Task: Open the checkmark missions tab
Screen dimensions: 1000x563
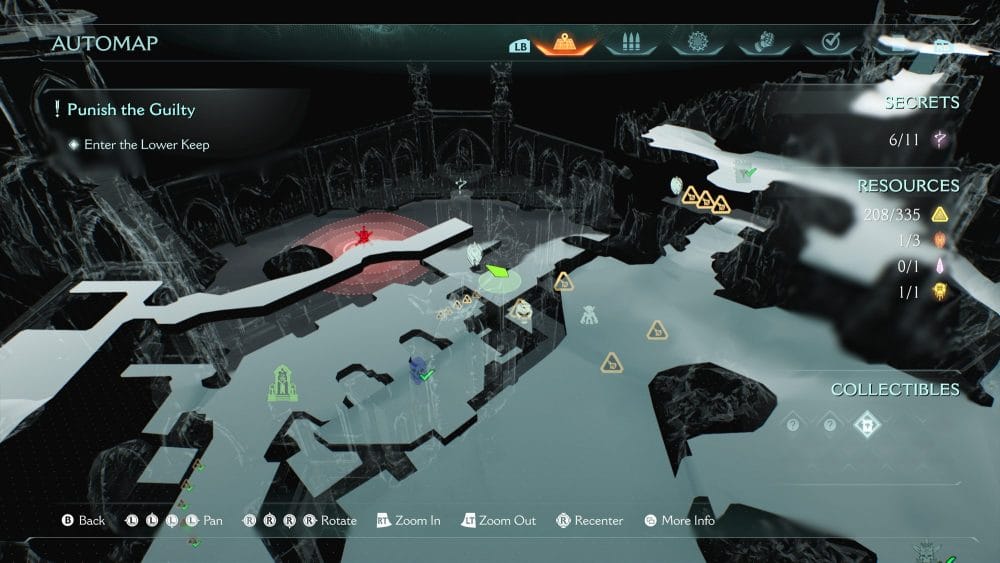Action: click(829, 44)
